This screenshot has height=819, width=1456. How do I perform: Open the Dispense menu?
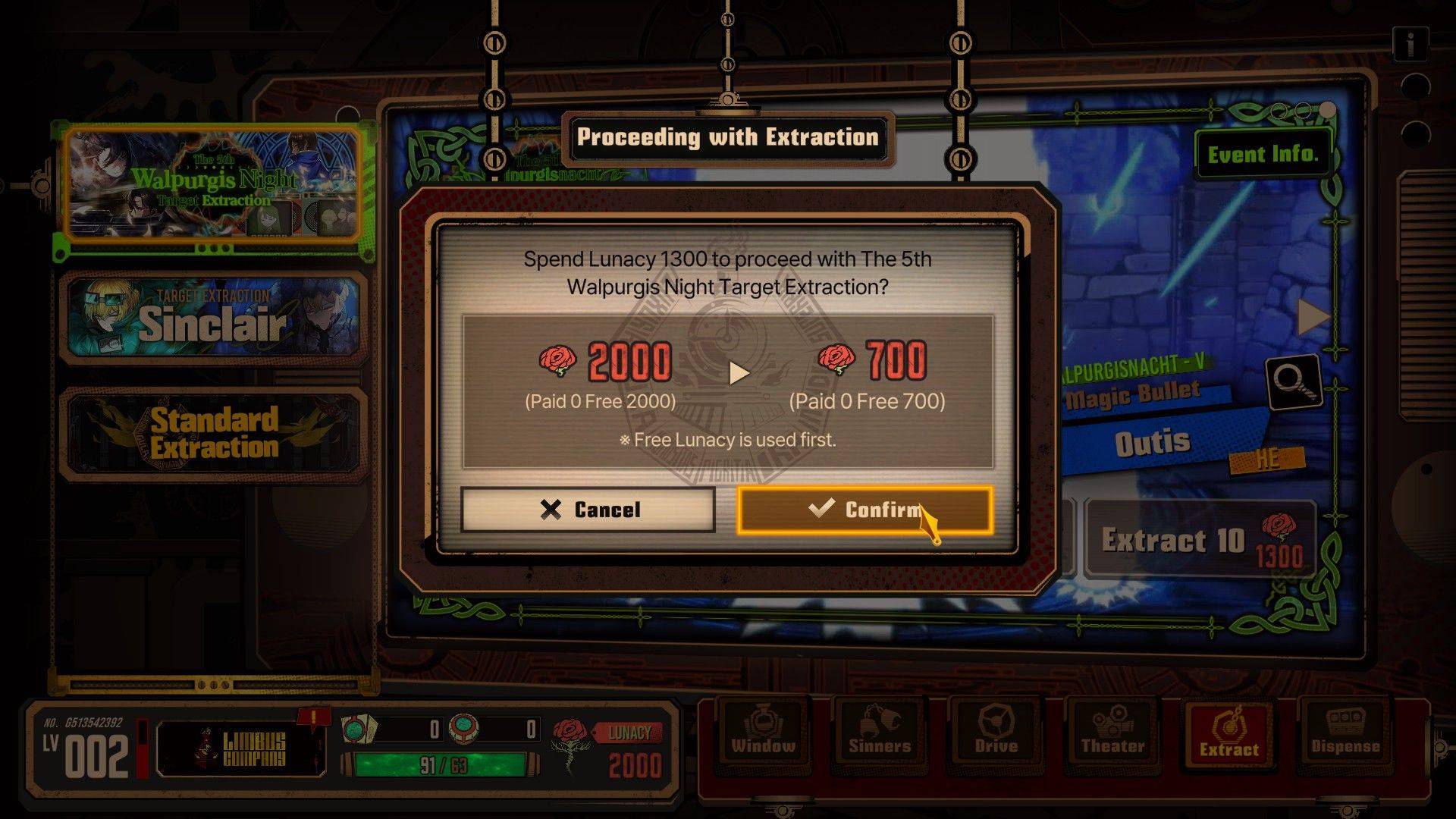1345,733
